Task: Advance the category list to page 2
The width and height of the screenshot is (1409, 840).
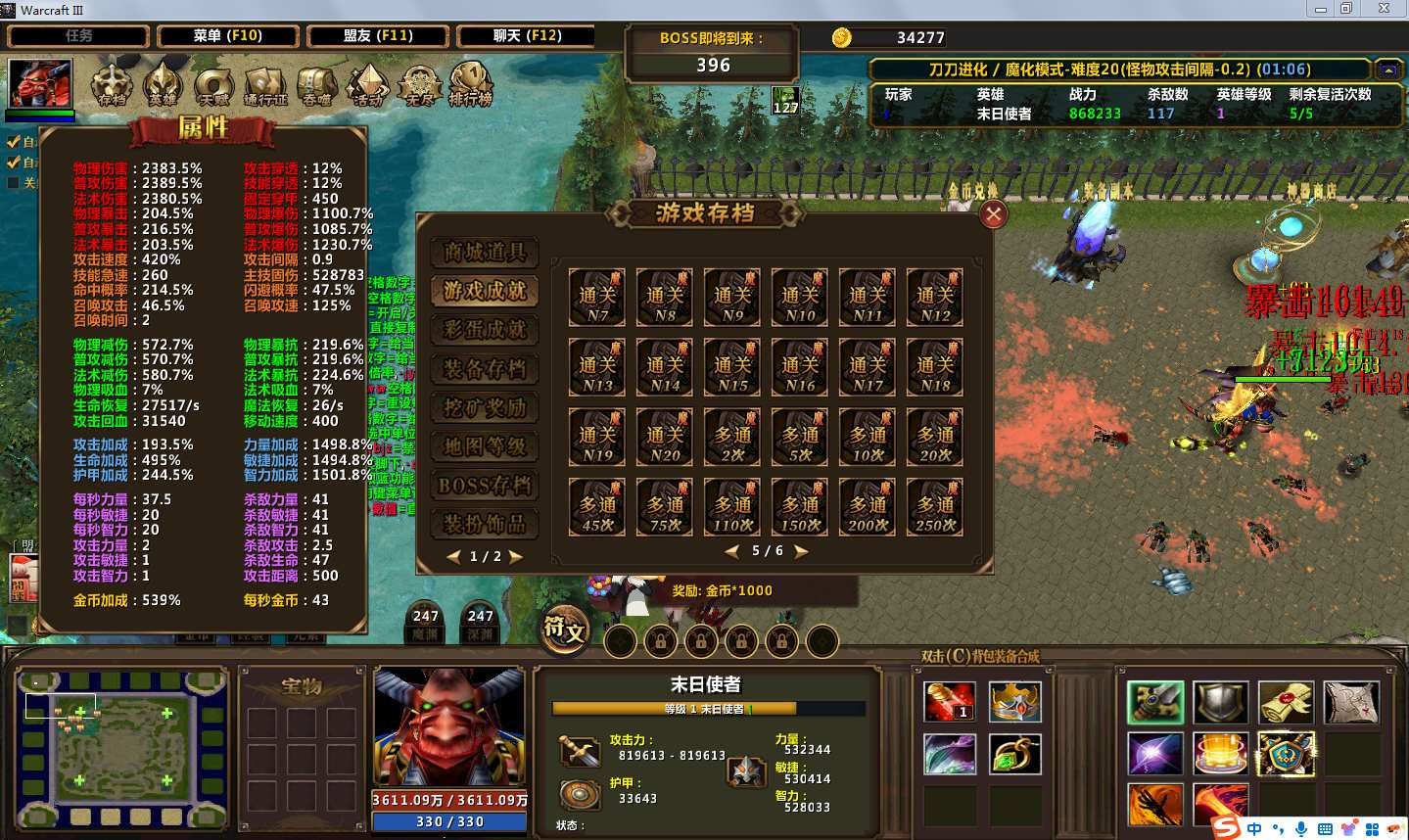Action: pos(516,557)
